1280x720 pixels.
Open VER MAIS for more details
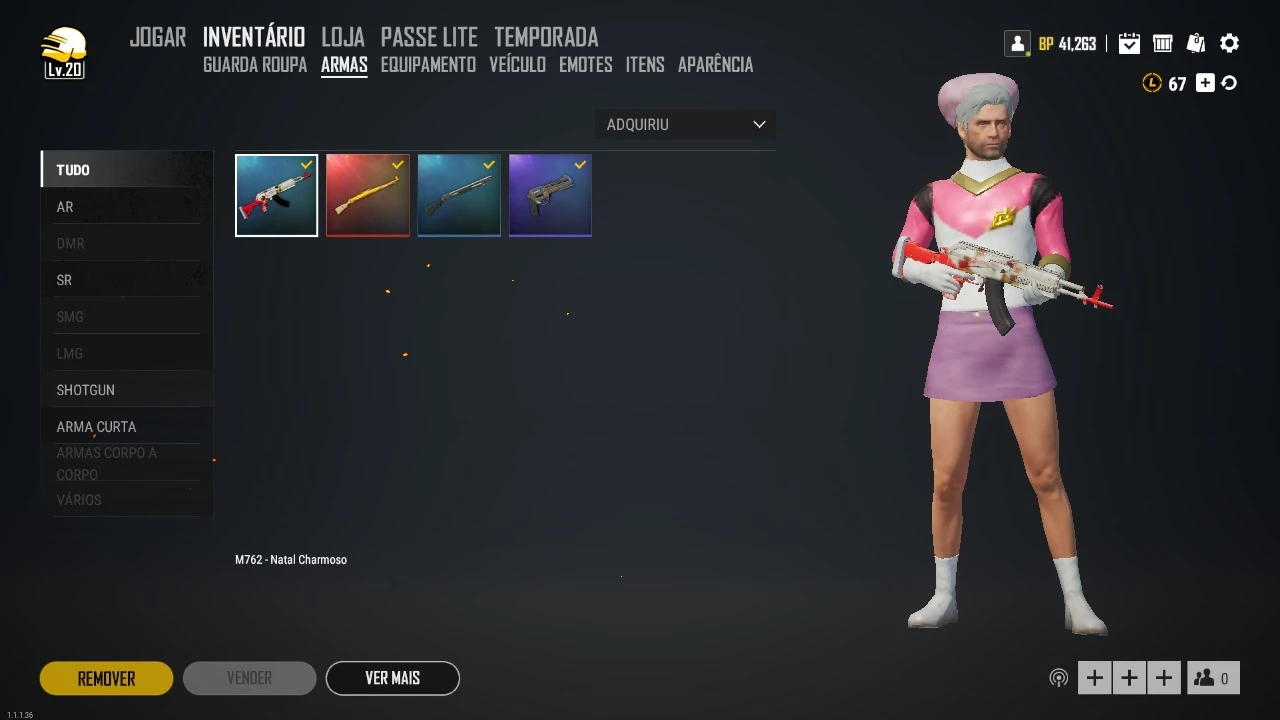[x=392, y=678]
